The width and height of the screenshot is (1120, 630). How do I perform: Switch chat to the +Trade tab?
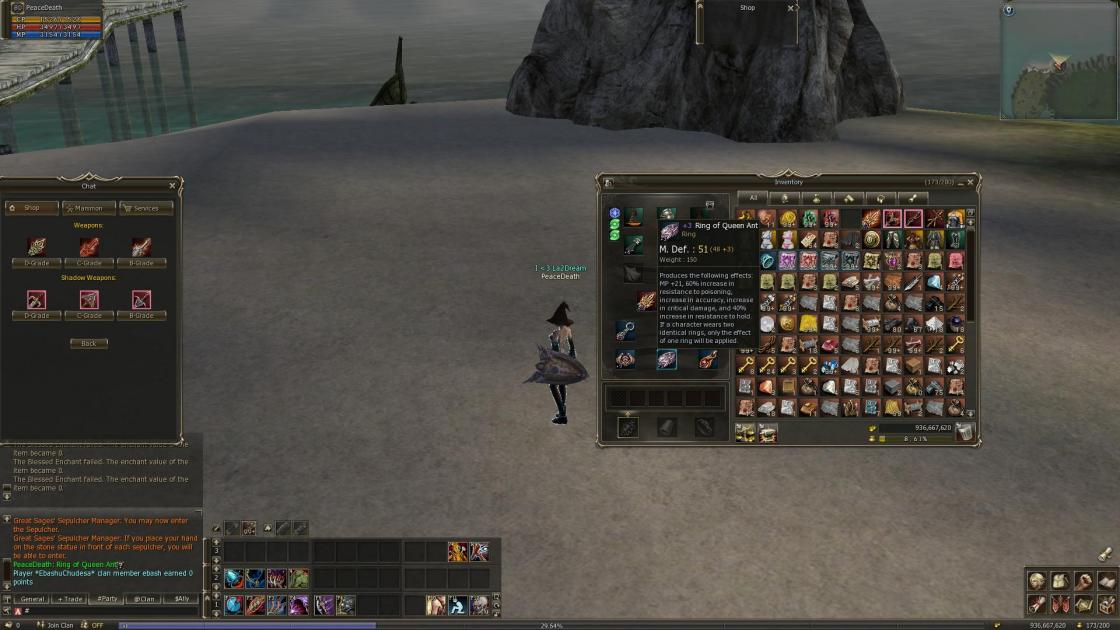point(70,599)
